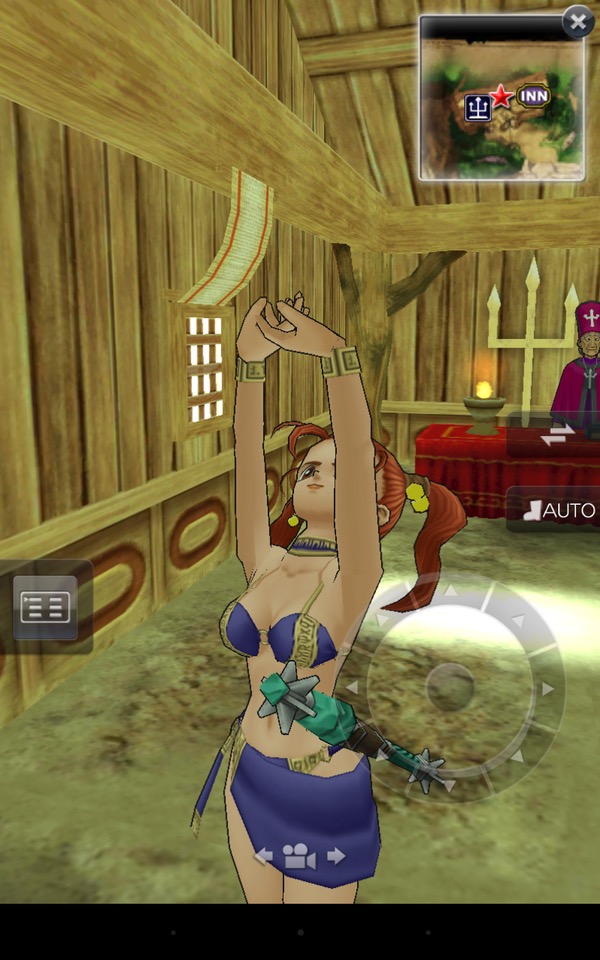Select the church trident marker on the minimap
Screen dimensions: 600x960
[x=477, y=106]
